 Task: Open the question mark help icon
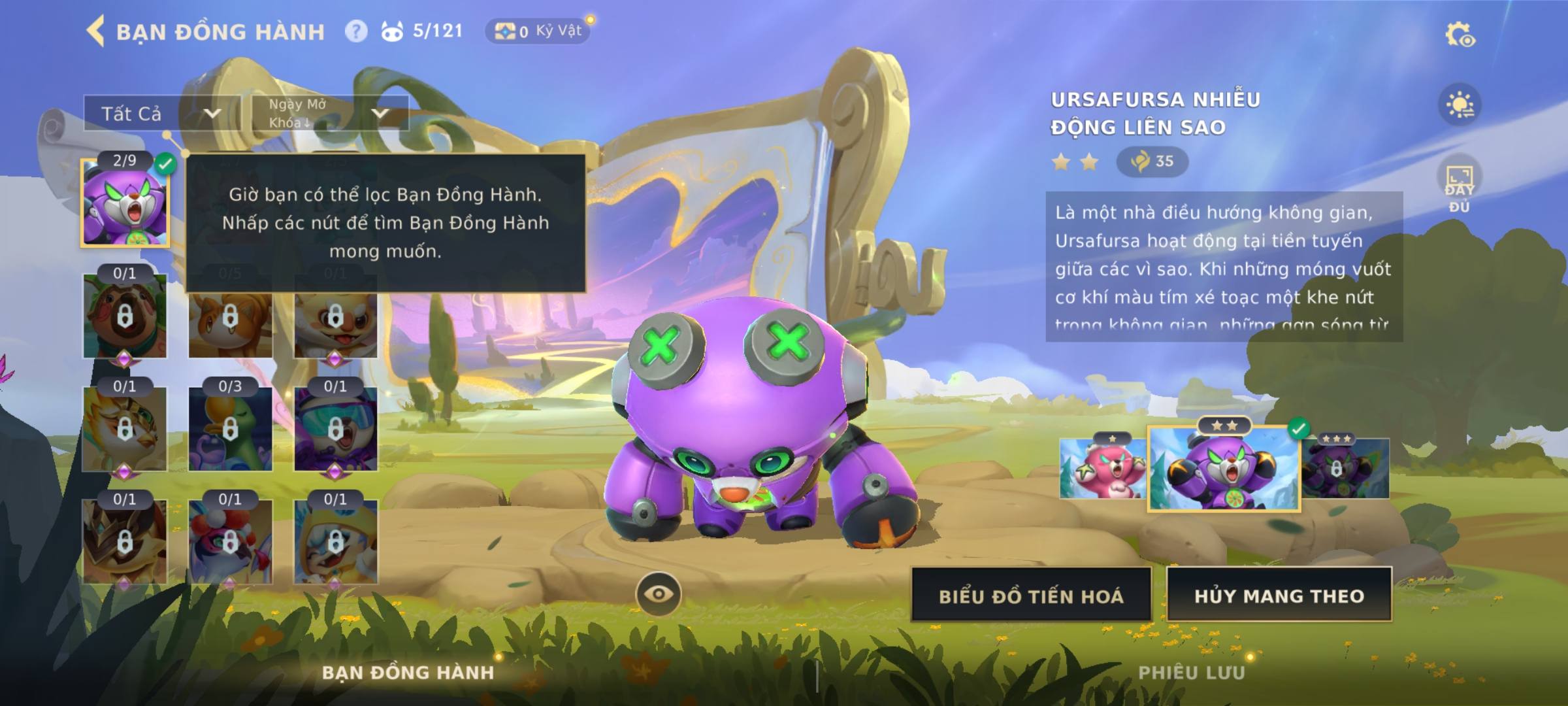(356, 31)
